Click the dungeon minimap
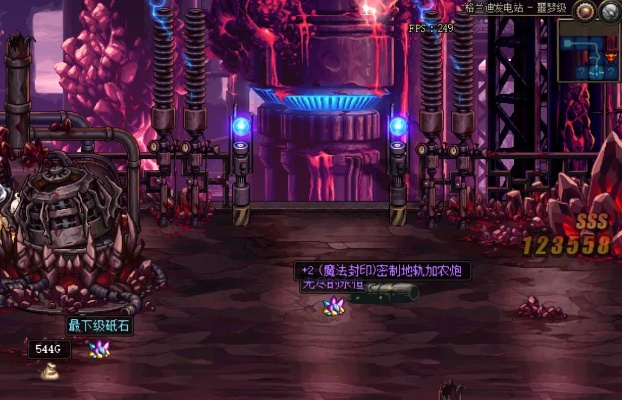The image size is (622, 400). click(590, 51)
